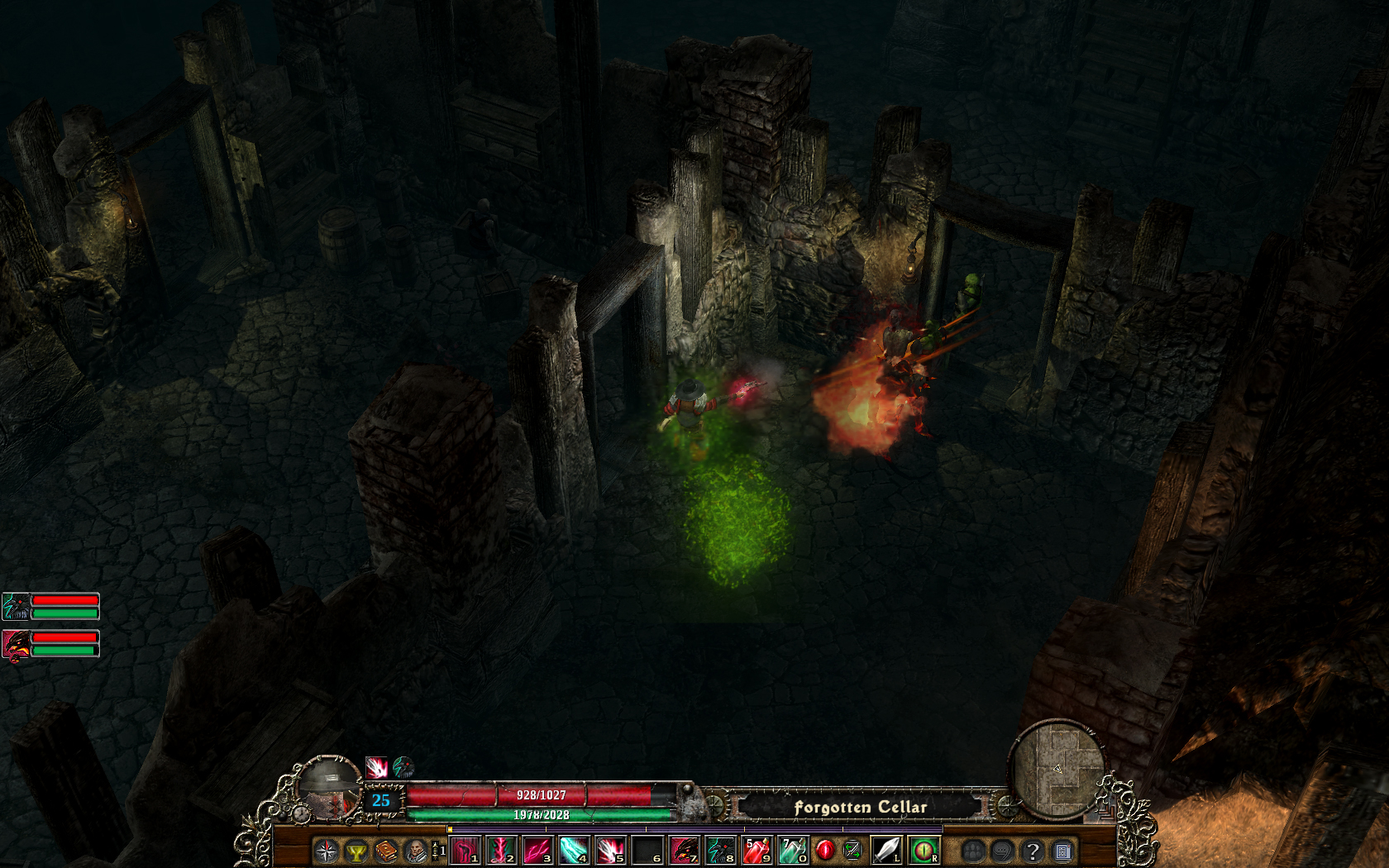Activate the skill in hotbar slot 1

click(465, 850)
